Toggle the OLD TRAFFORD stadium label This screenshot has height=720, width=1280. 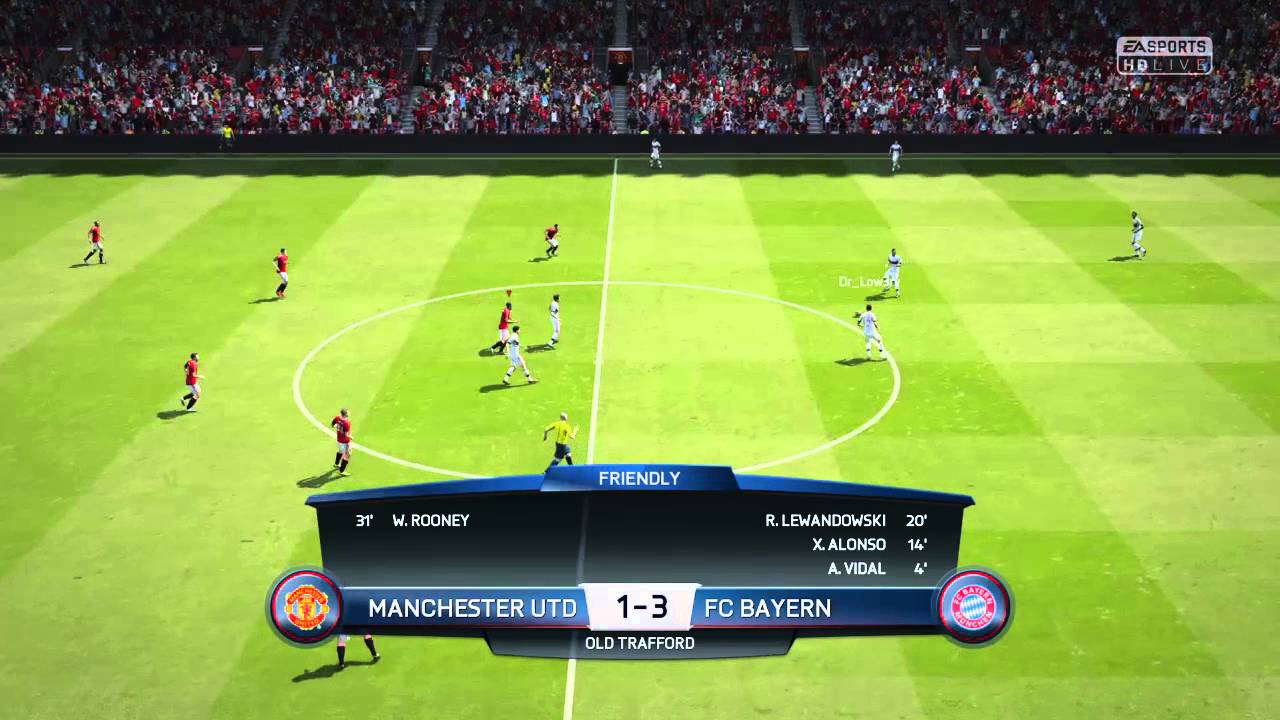click(x=640, y=643)
